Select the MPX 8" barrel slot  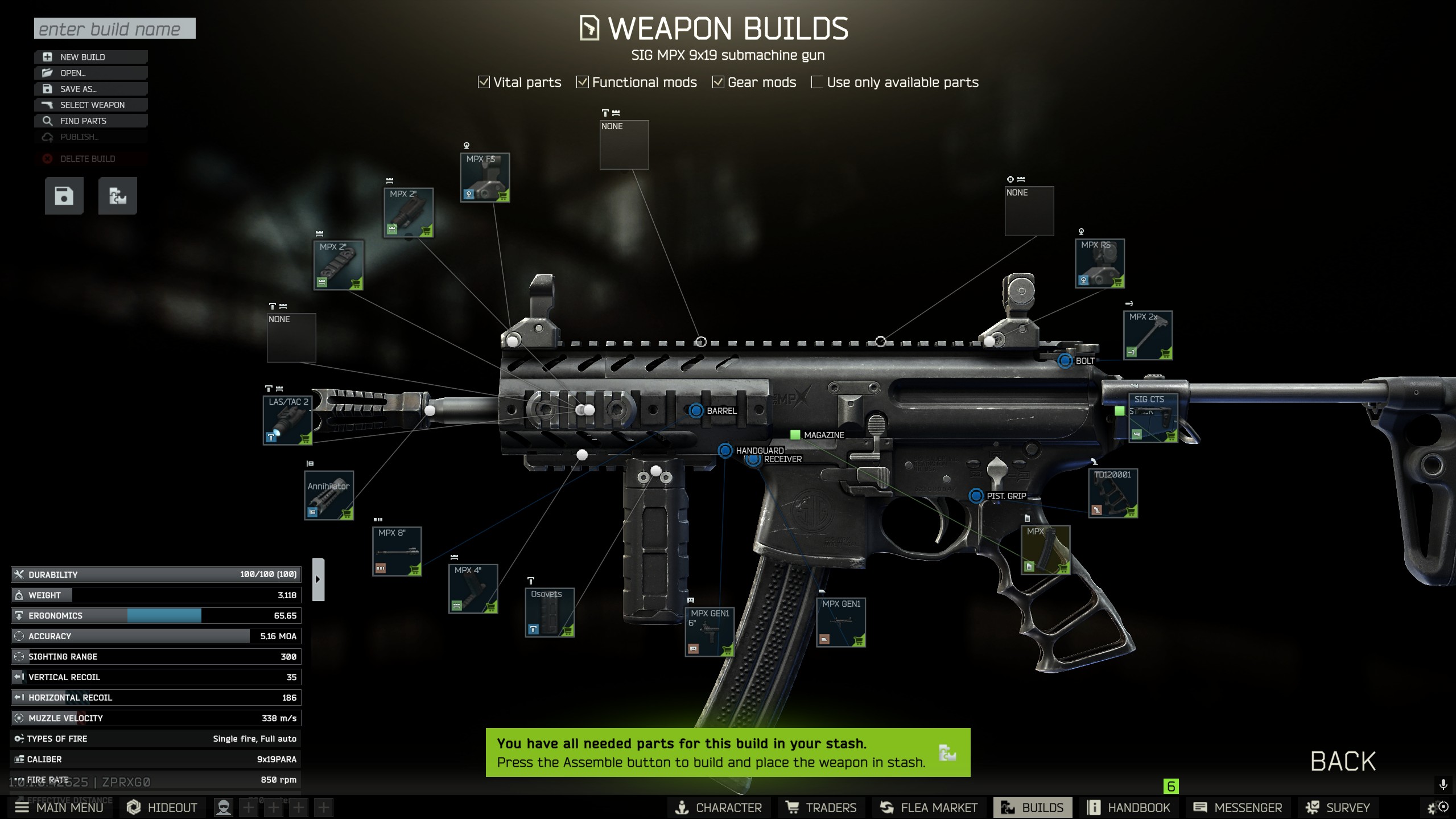(x=397, y=551)
